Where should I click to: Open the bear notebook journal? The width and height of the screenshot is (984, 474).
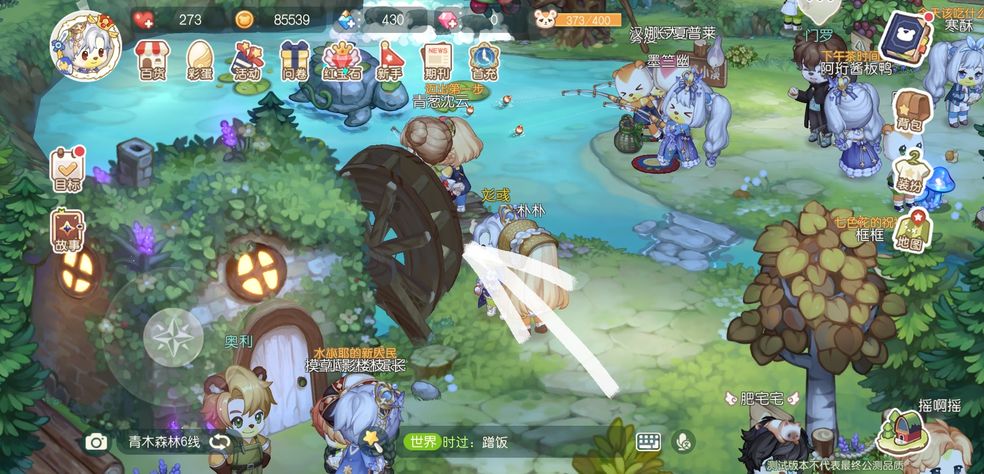tap(905, 40)
